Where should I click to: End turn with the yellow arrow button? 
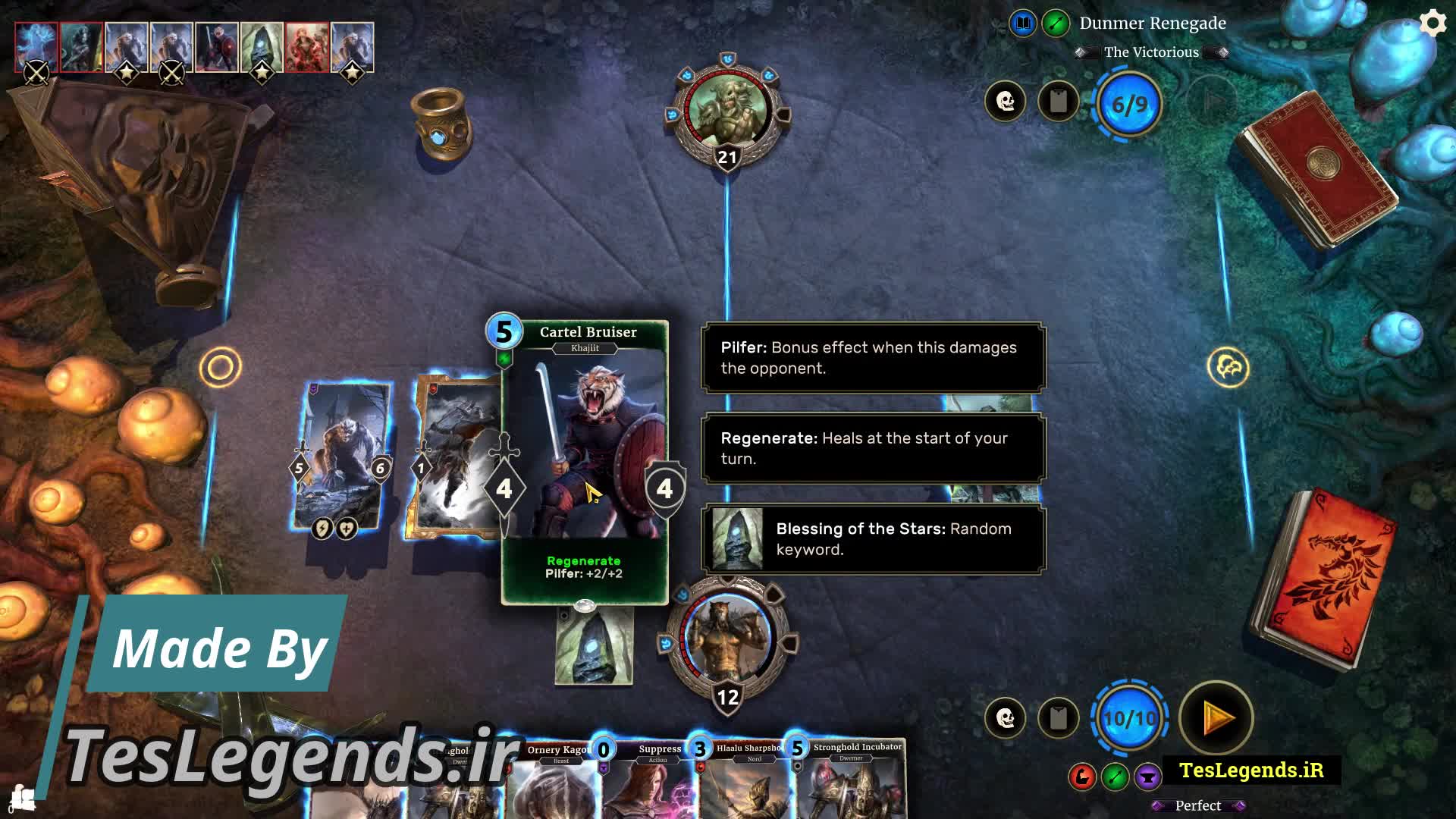(x=1216, y=717)
